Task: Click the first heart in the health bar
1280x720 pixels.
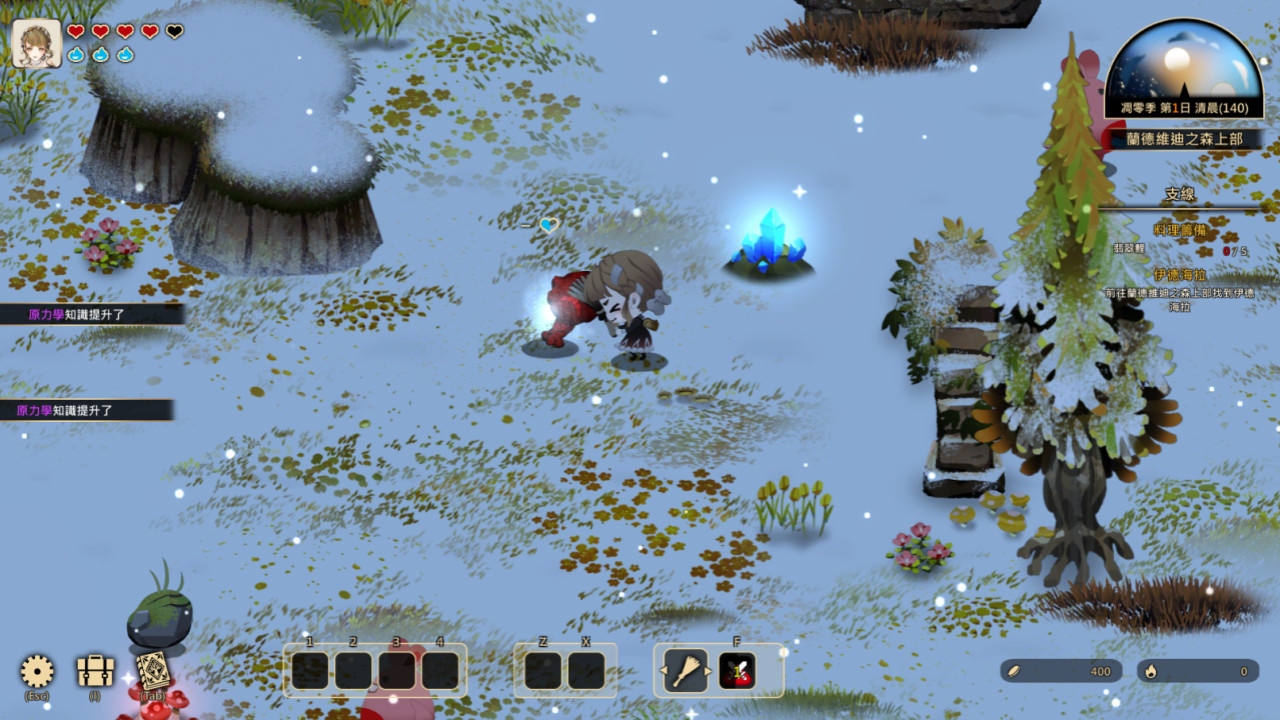Action: pos(74,31)
